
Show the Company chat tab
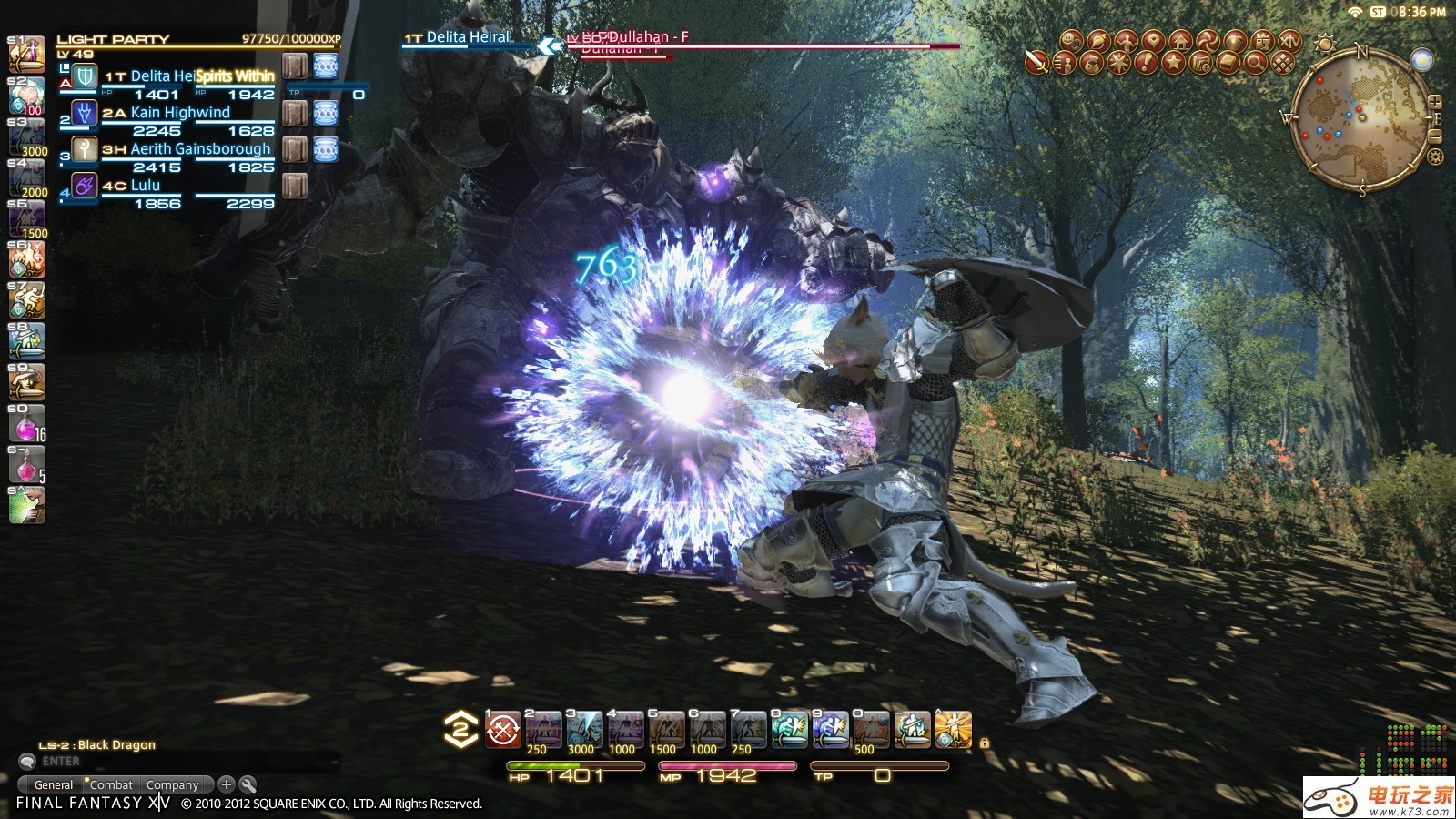pos(172,784)
